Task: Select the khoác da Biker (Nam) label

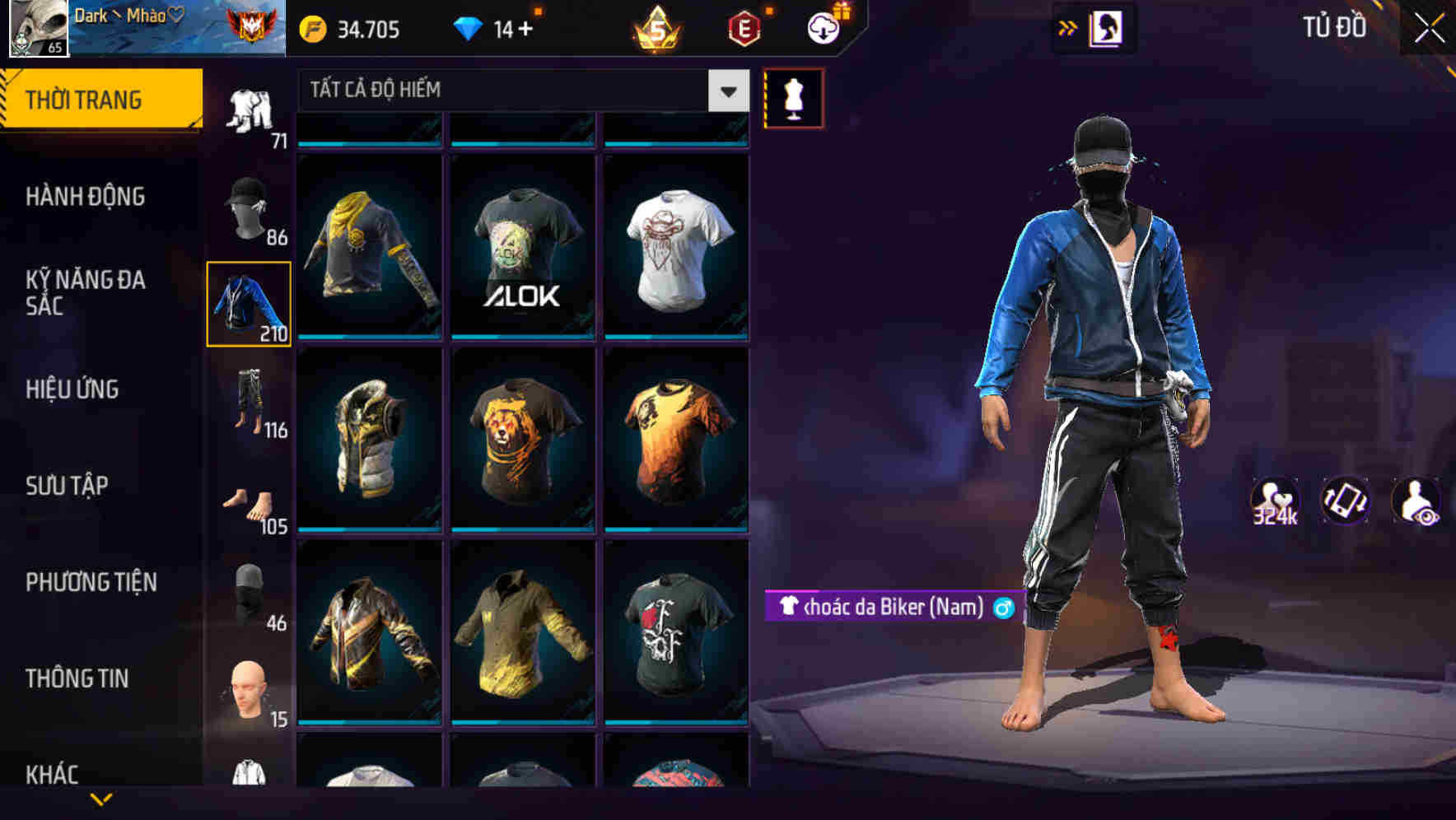Action: tap(892, 609)
